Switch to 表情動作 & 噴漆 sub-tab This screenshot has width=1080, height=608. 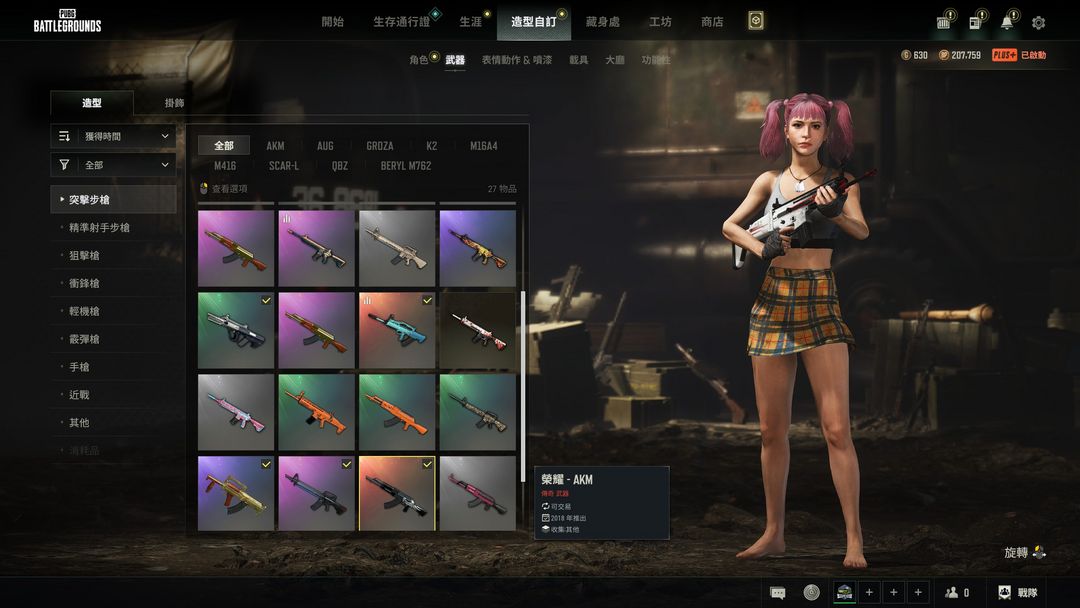pos(516,60)
